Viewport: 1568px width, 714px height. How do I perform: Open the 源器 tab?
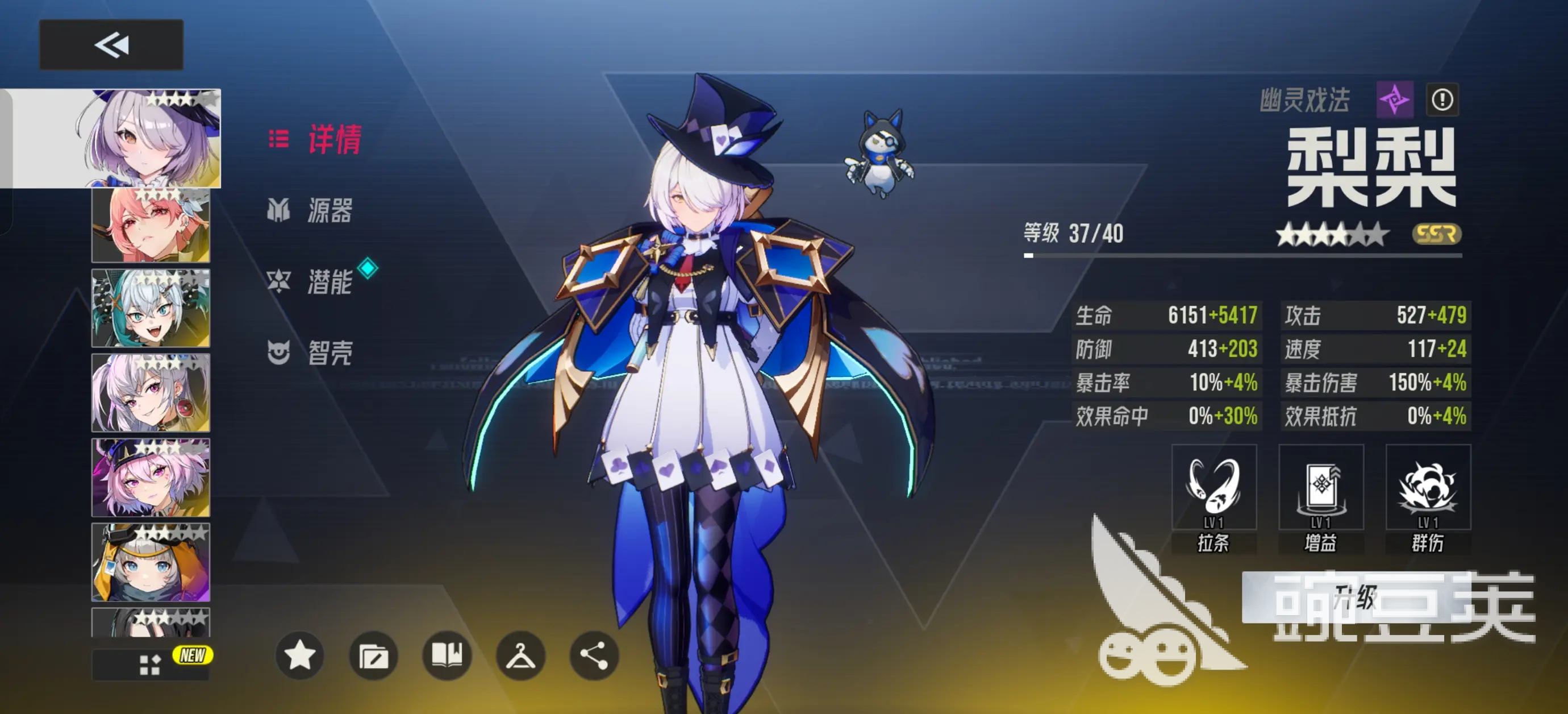310,211
